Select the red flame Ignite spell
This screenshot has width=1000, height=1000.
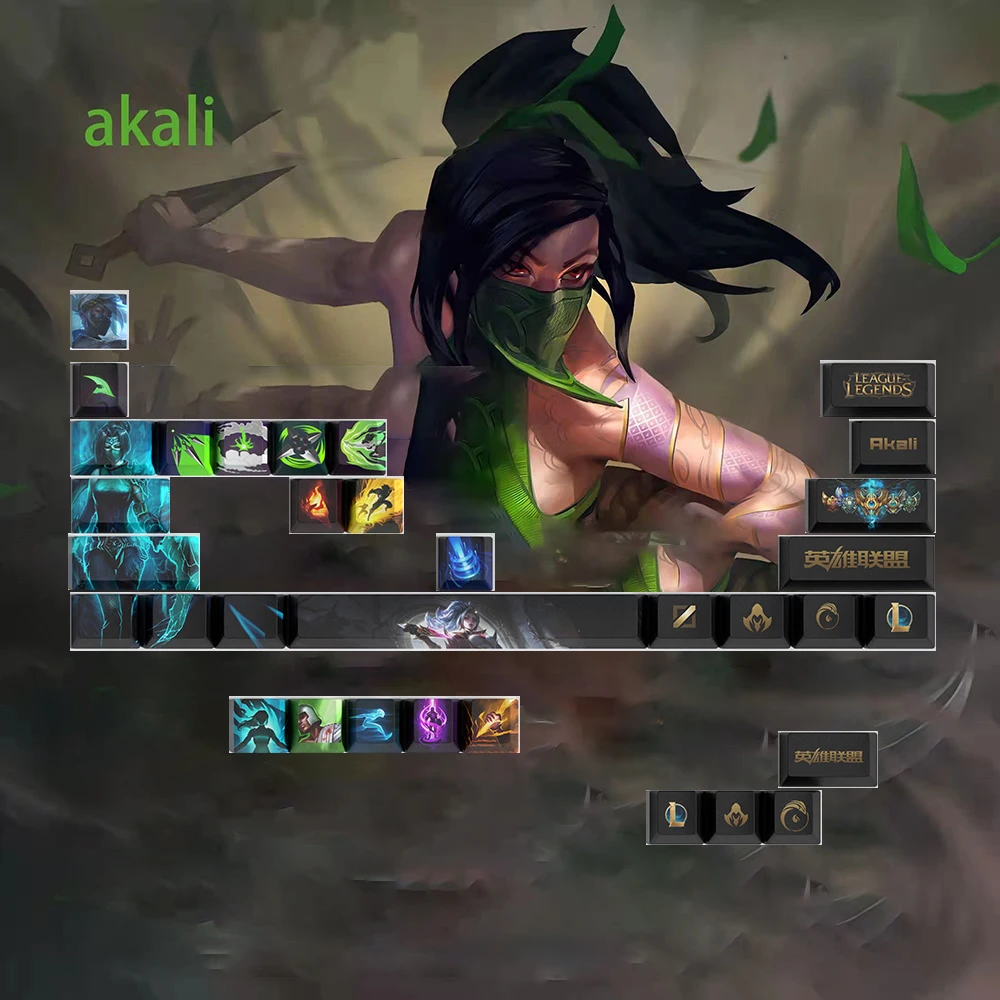click(x=316, y=505)
